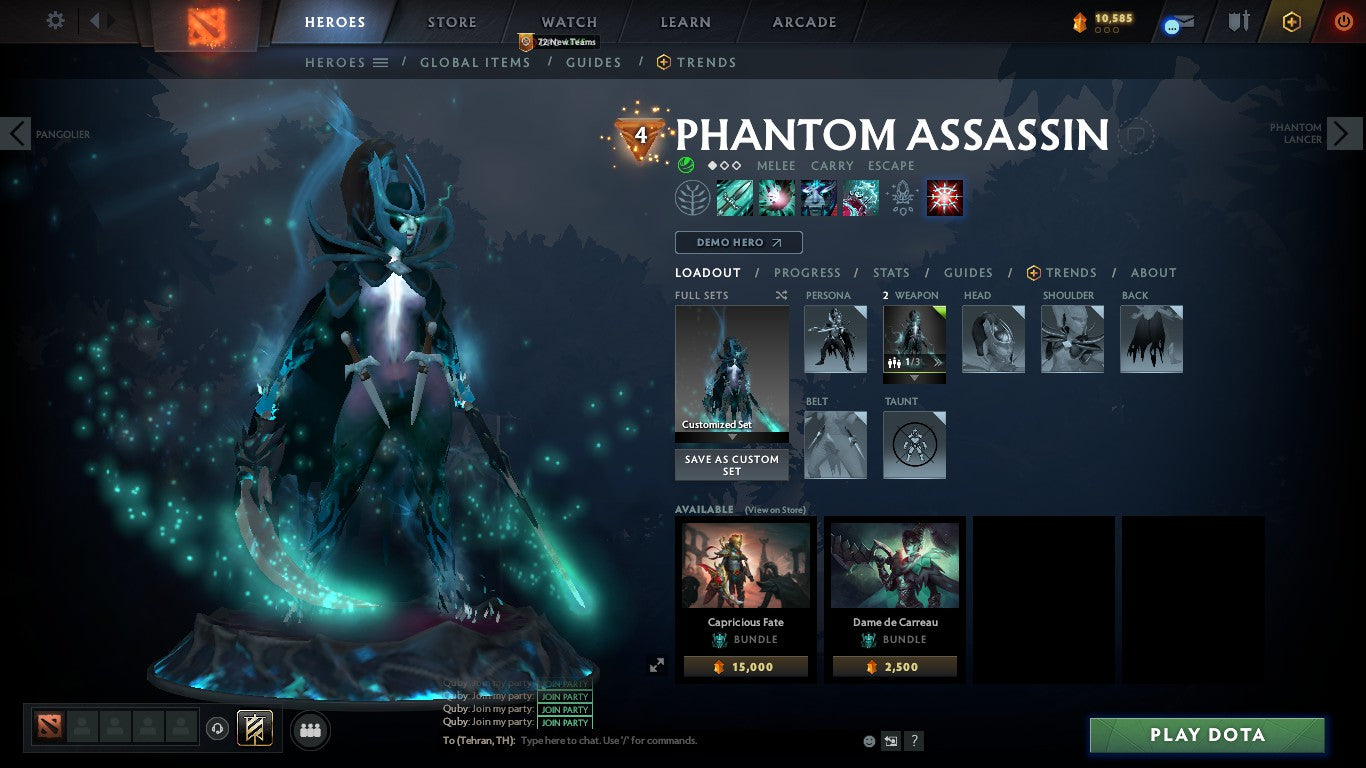Toggle the flag icon beside hero name
Screen dimensions: 1366x768
[1138, 137]
